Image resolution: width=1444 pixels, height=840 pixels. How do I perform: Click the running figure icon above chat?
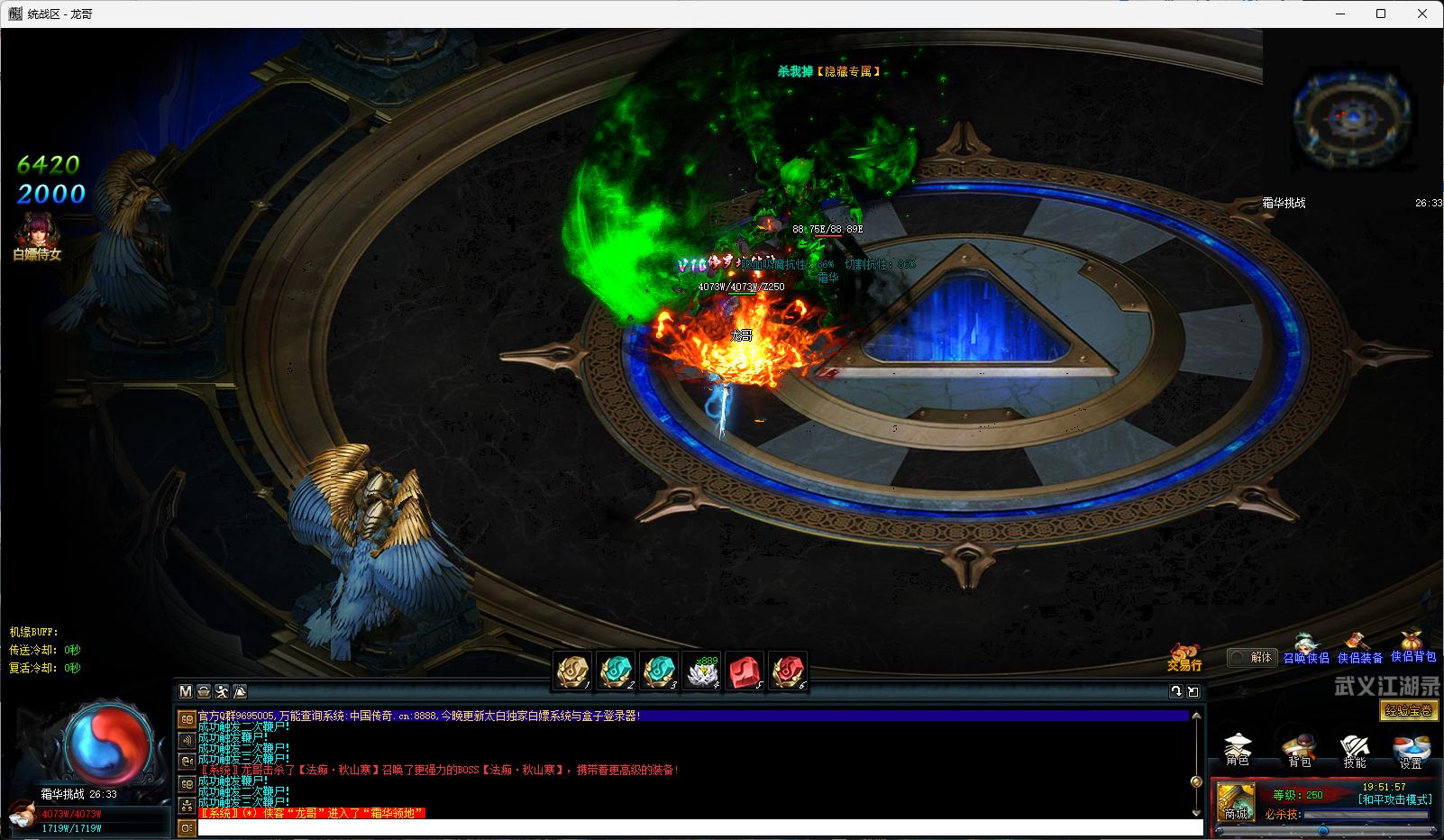222,691
